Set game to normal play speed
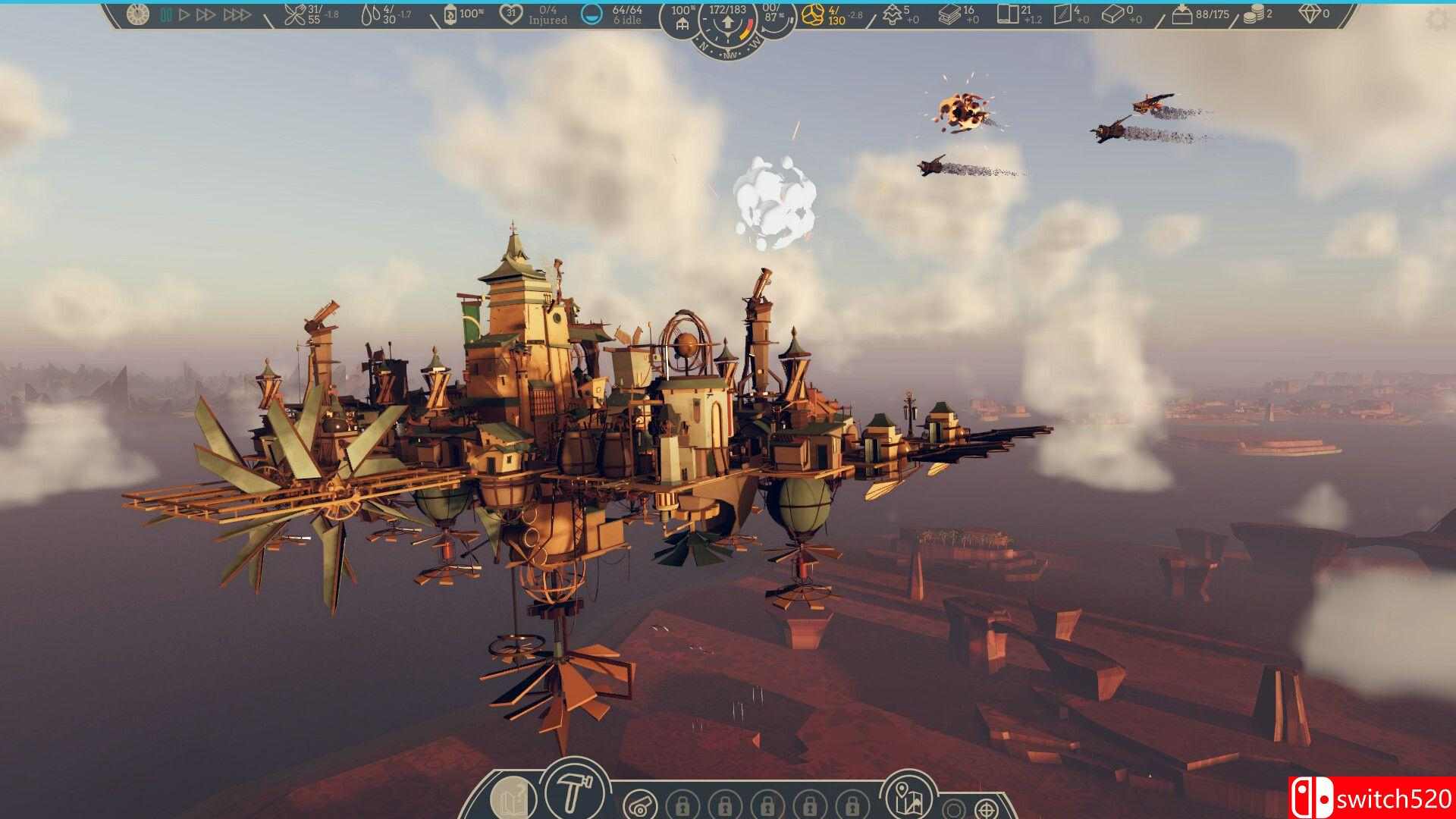This screenshot has height=819, width=1456. pos(184,14)
